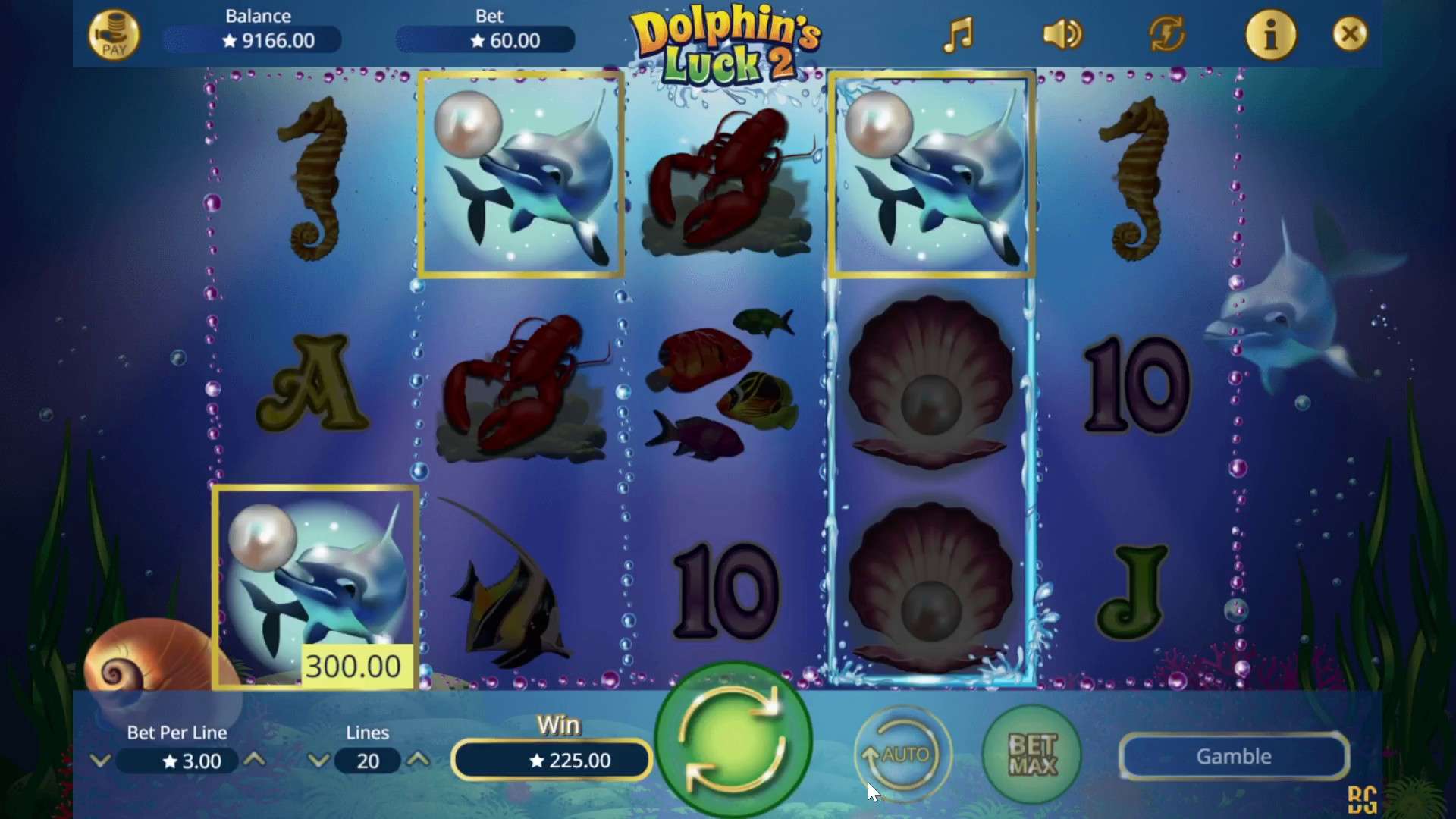Image resolution: width=1456 pixels, height=819 pixels.
Task: Toggle background music off
Action: click(958, 33)
